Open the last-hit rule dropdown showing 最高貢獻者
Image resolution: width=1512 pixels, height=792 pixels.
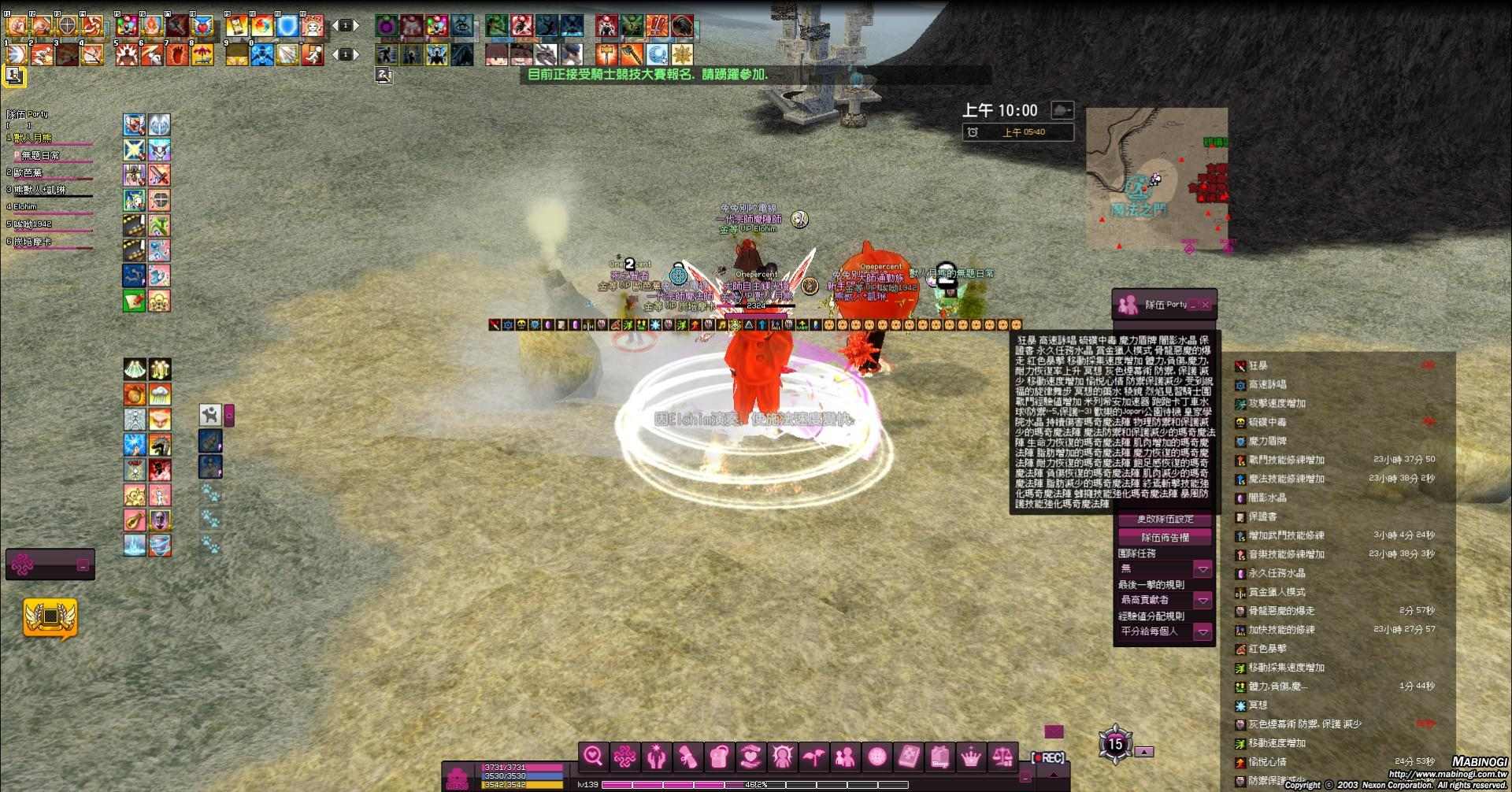pyautogui.click(x=1203, y=600)
